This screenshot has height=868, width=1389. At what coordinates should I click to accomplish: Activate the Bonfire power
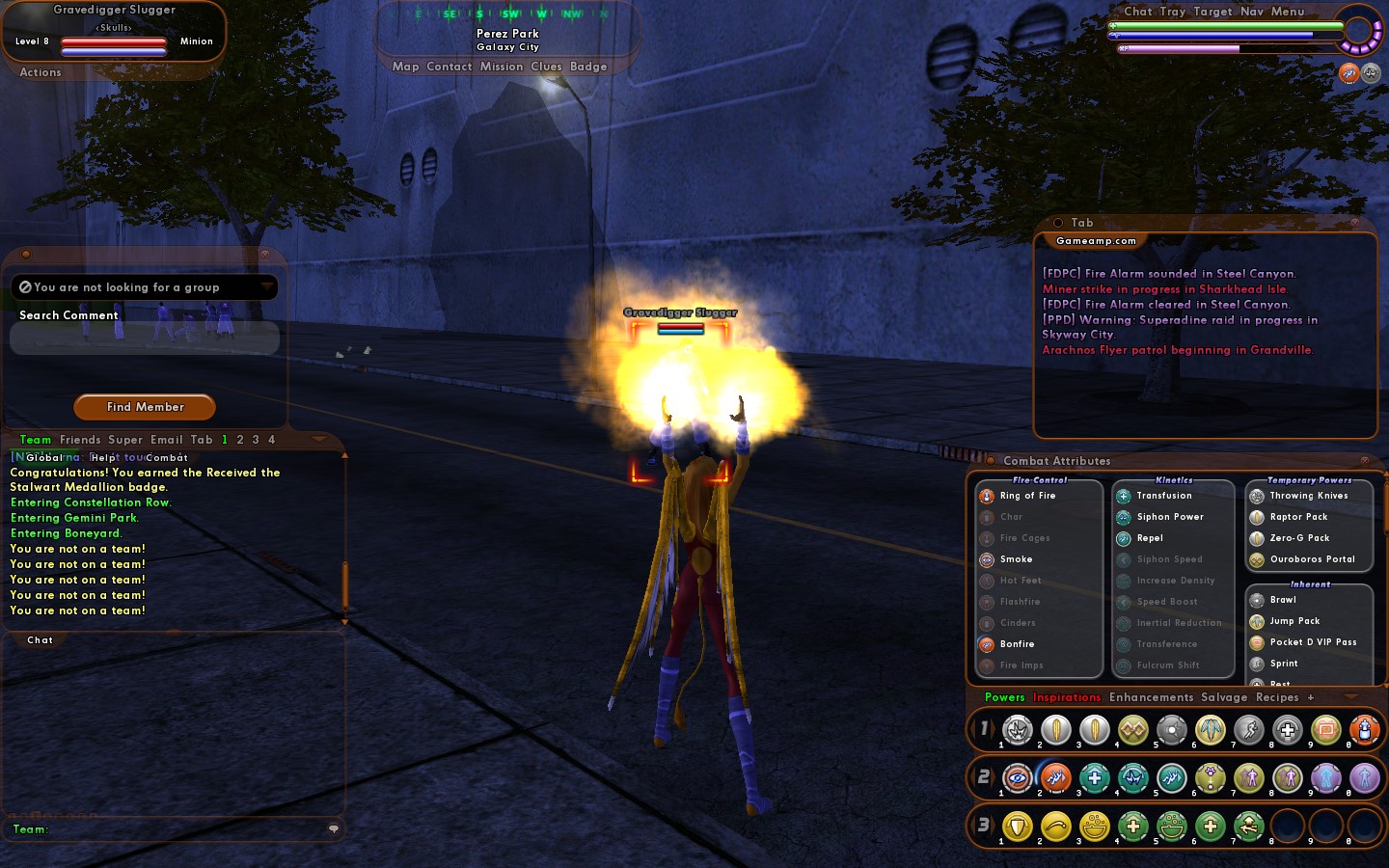point(1017,644)
